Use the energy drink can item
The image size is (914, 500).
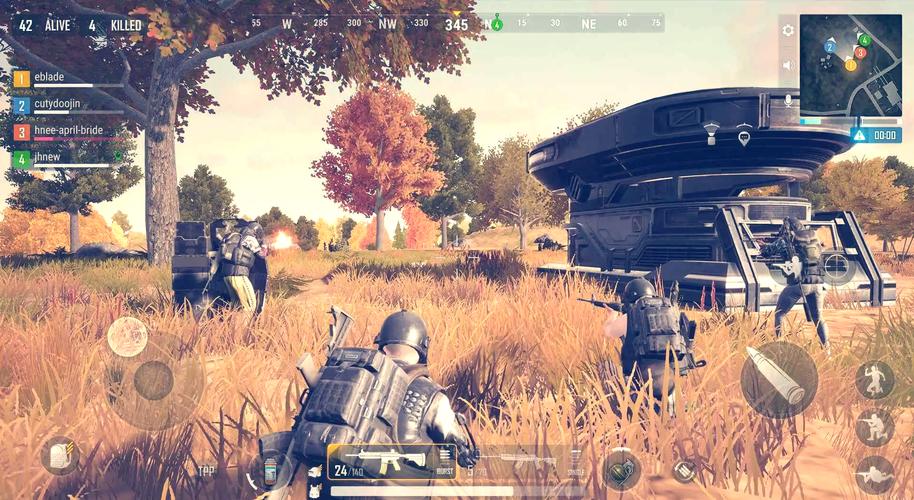(x=270, y=468)
